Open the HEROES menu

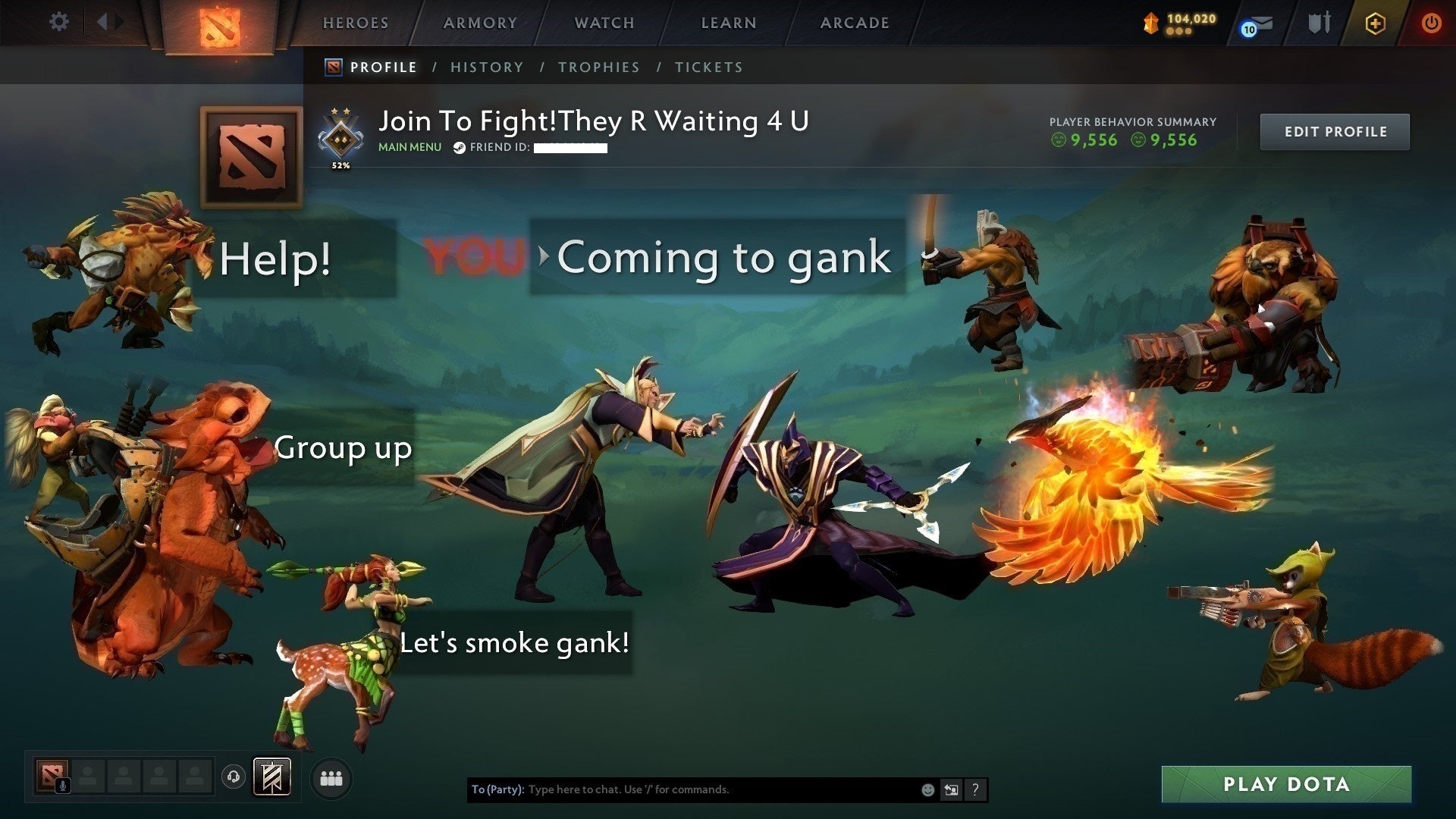[355, 23]
